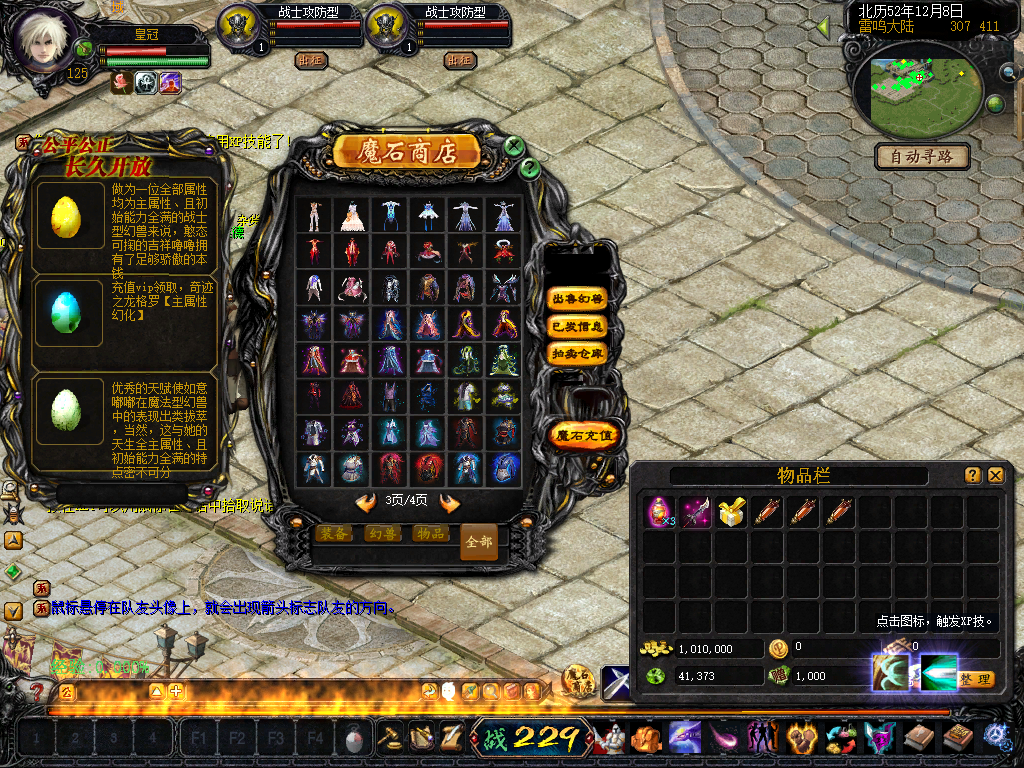The width and height of the screenshot is (1024, 768).
Task: Open the 魔石充值 recharge button
Action: pyautogui.click(x=587, y=436)
